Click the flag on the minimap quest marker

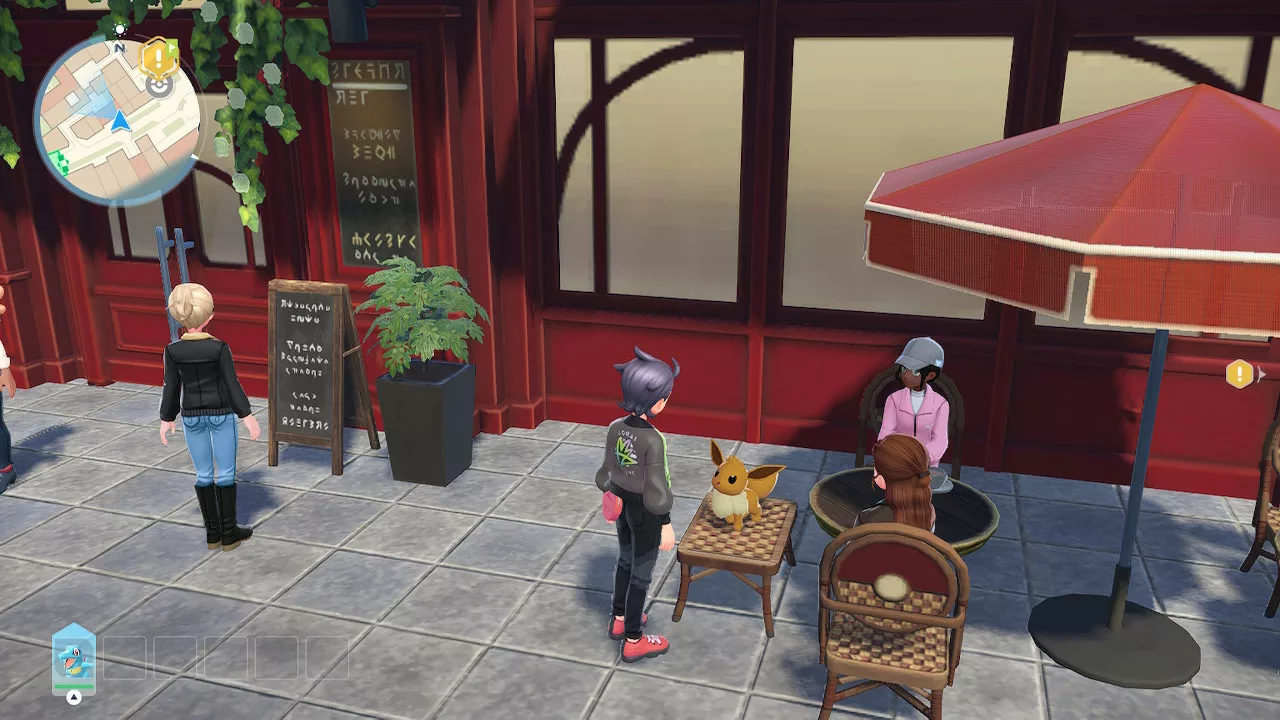click(x=172, y=45)
